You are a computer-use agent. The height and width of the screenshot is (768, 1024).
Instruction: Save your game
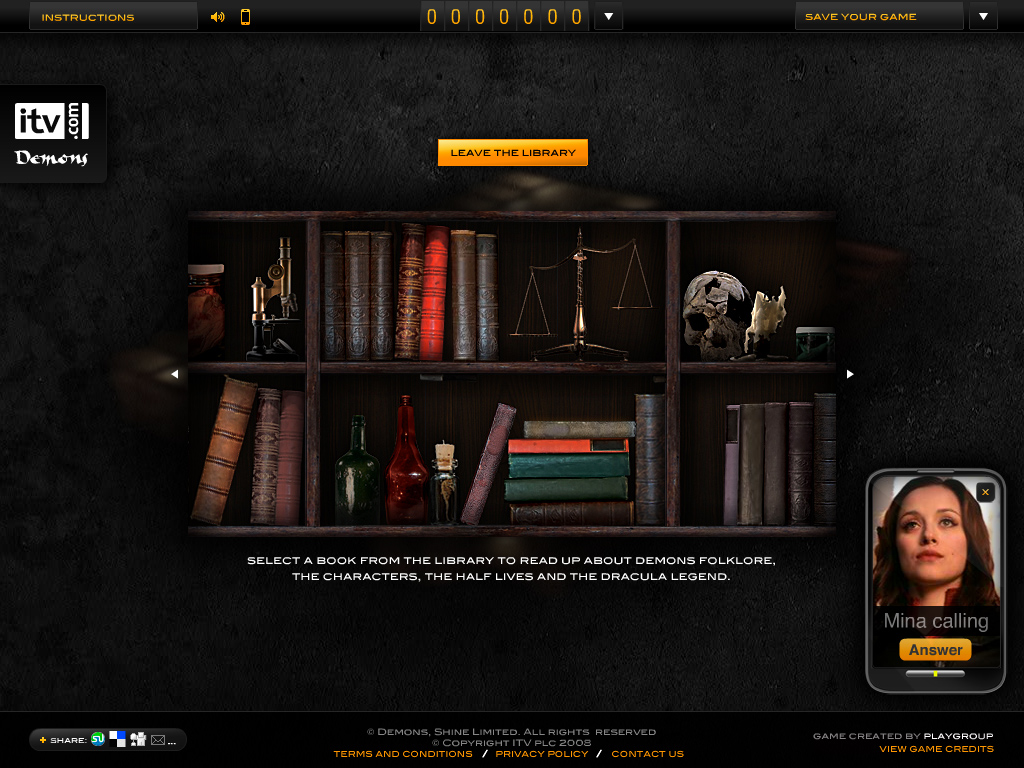[878, 17]
